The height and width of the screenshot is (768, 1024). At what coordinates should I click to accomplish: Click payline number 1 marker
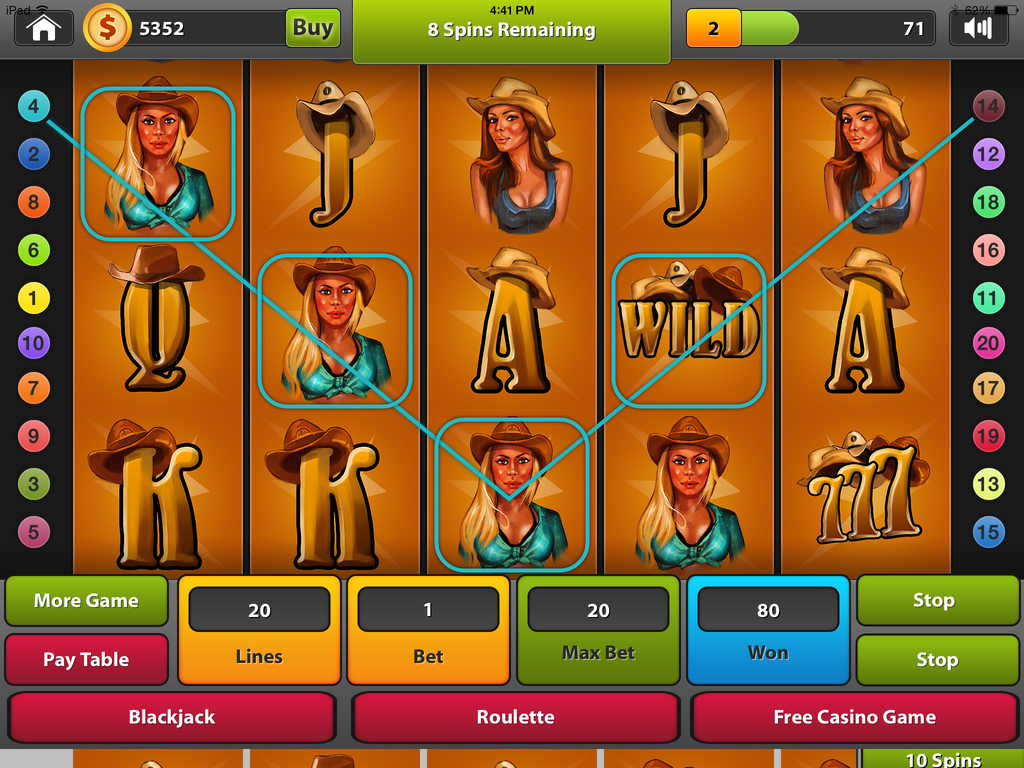[33, 297]
